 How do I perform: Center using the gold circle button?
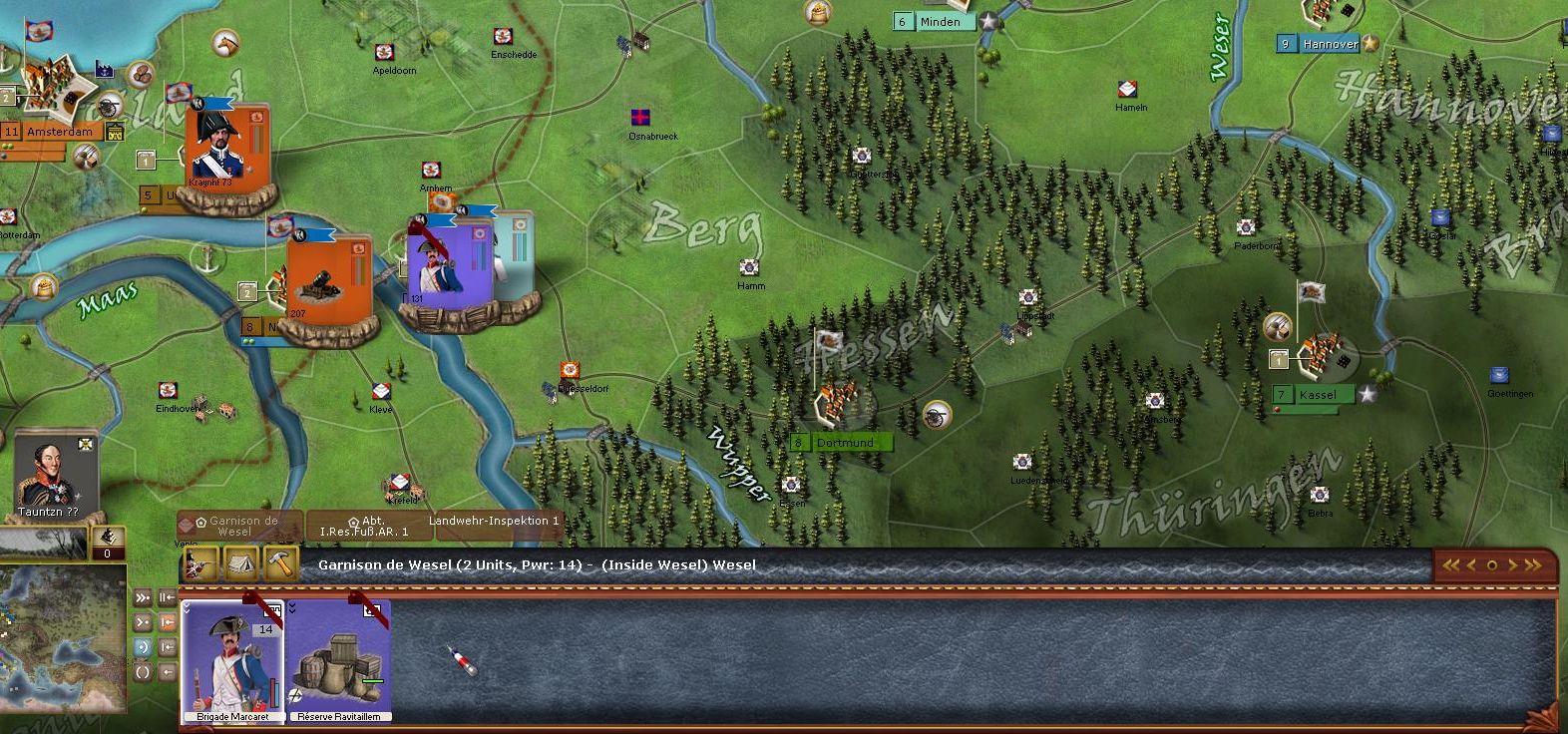pos(1492,565)
